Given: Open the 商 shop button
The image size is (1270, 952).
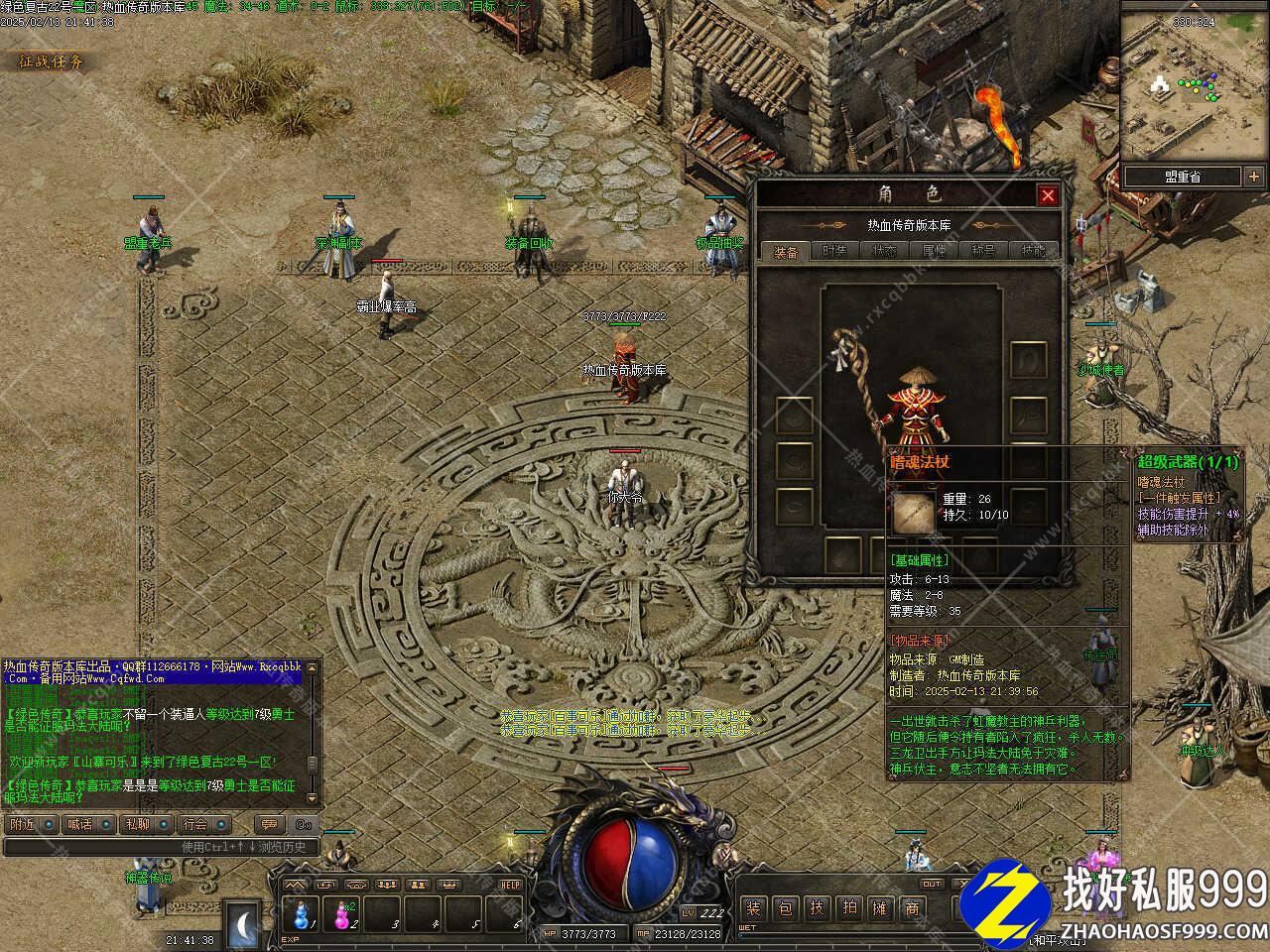Looking at the screenshot, I should (912, 906).
